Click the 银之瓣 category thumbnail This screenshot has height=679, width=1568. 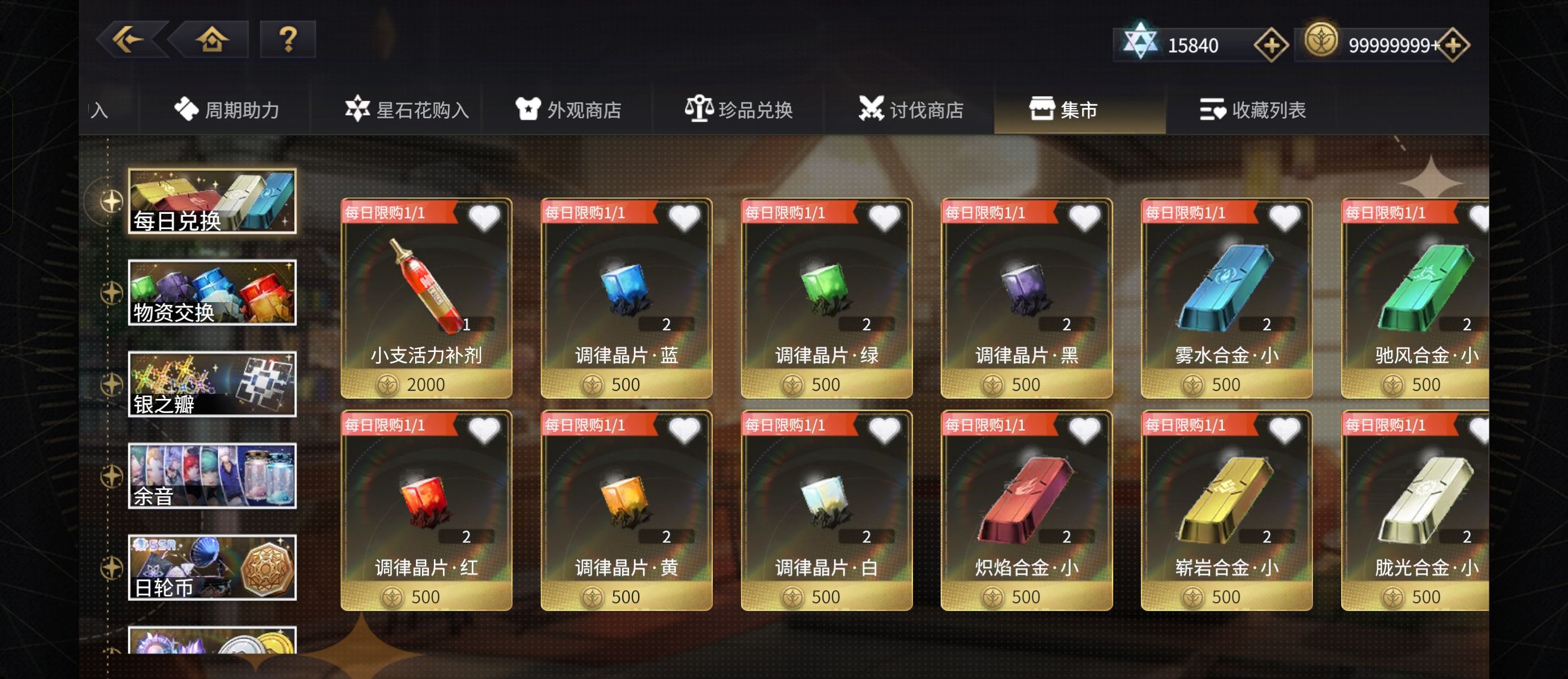pos(212,383)
